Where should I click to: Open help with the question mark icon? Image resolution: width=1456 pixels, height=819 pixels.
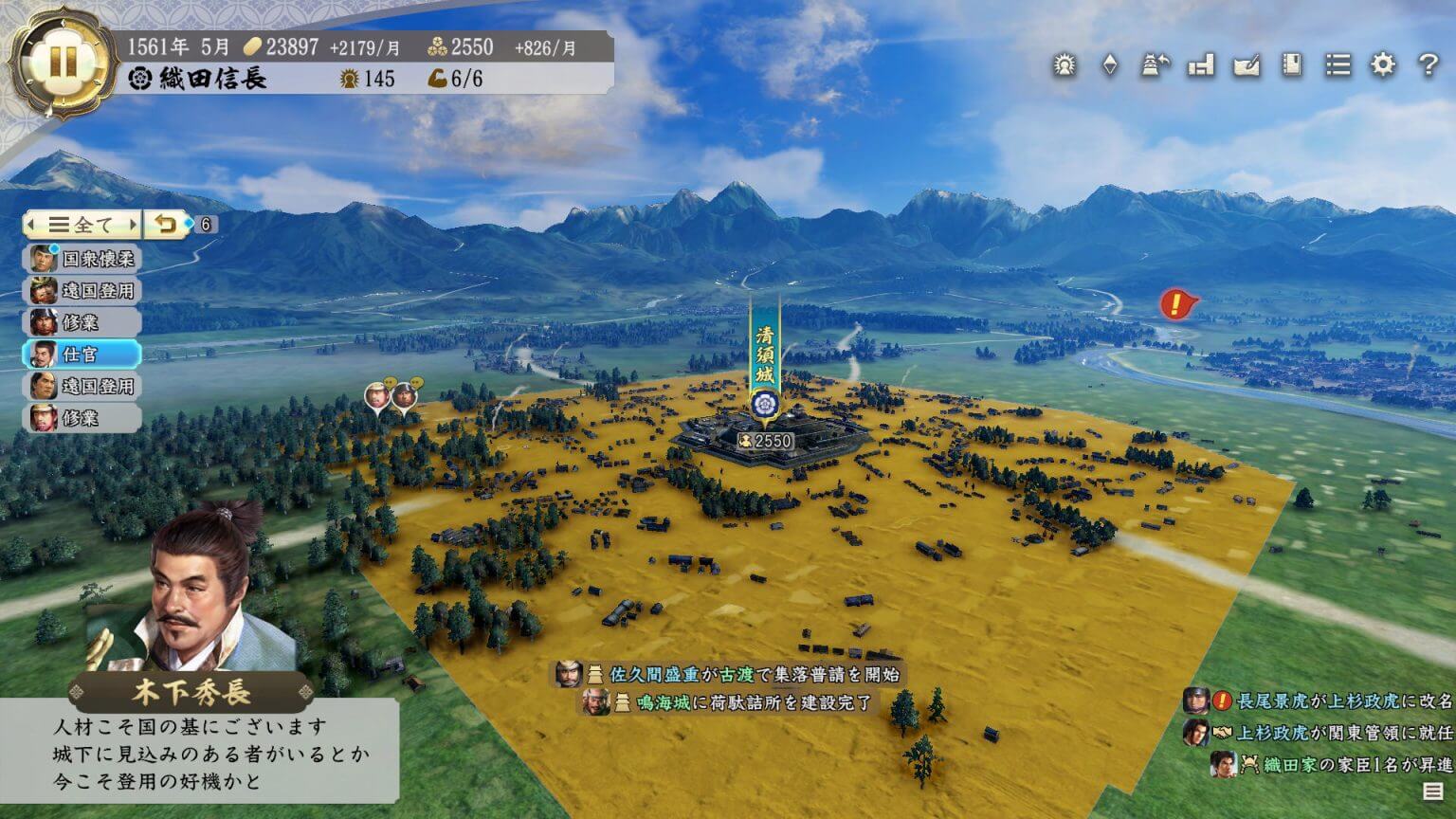[1428, 65]
